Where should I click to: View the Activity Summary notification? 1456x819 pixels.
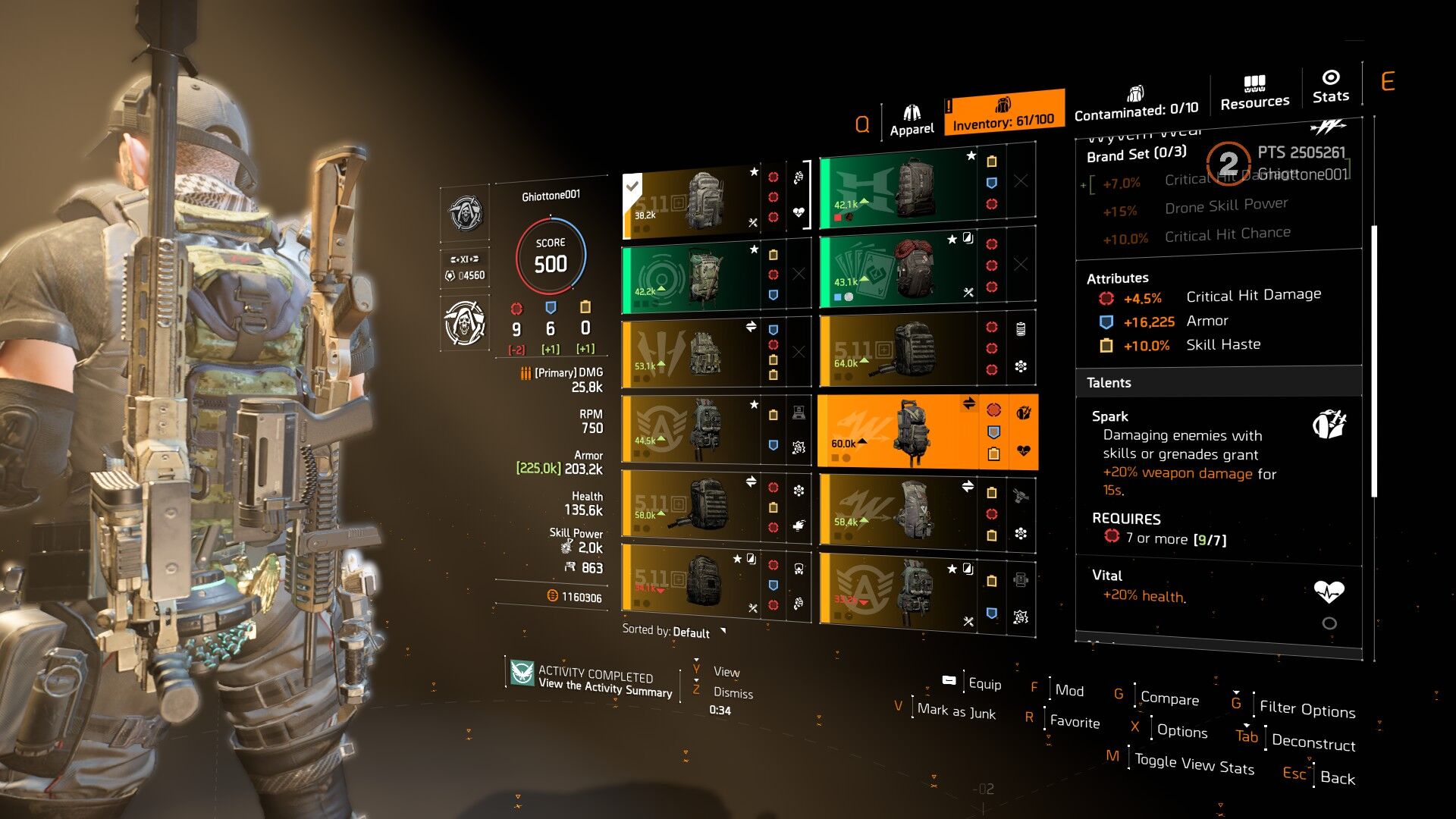[604, 681]
